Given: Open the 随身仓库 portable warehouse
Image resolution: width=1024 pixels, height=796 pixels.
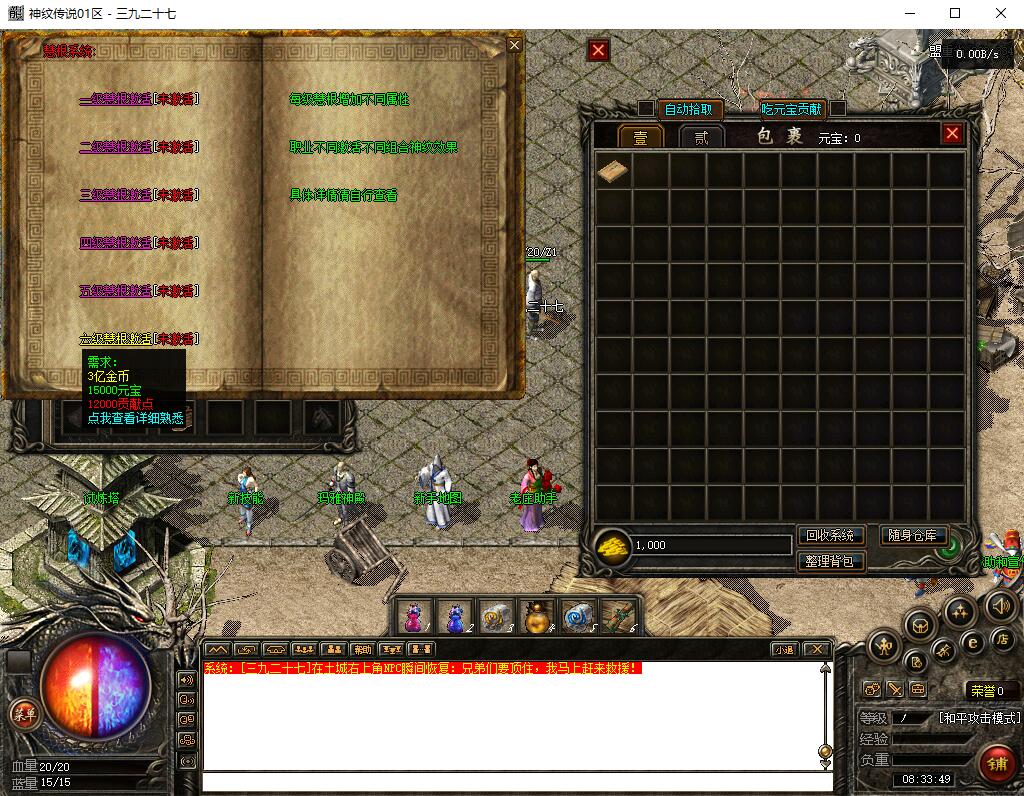Looking at the screenshot, I should pyautogui.click(x=913, y=536).
